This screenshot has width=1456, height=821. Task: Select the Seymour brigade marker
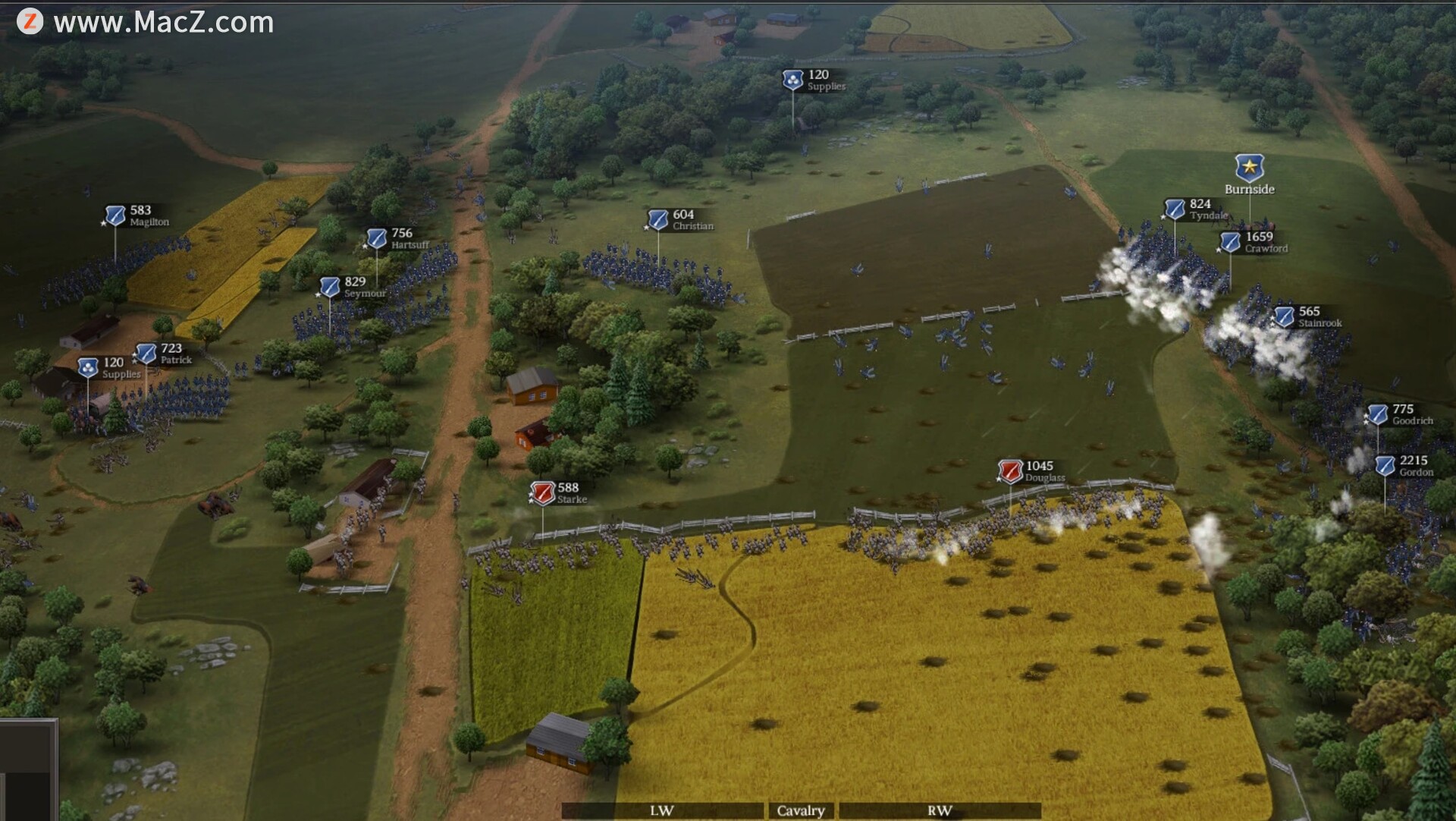330,287
